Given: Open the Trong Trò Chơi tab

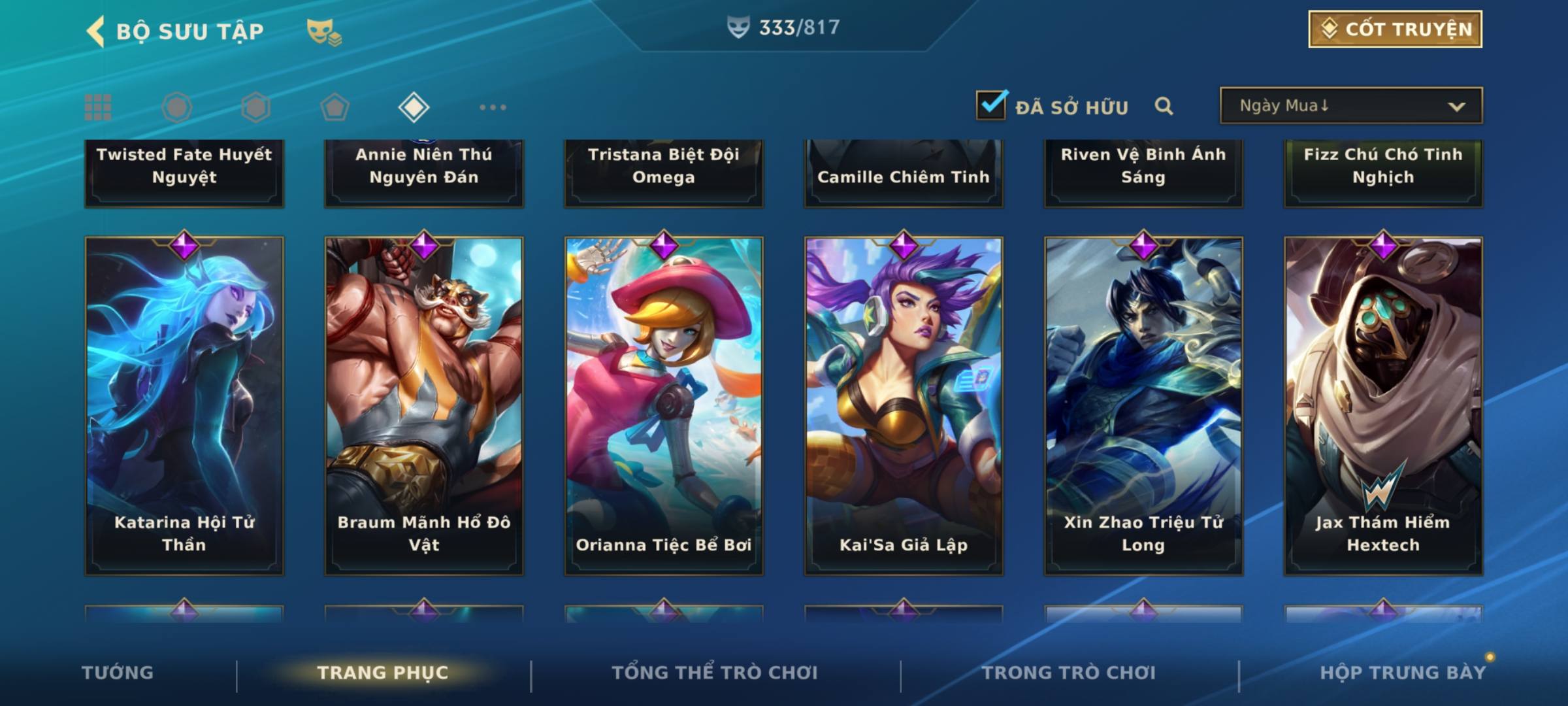Looking at the screenshot, I should tap(1069, 673).
